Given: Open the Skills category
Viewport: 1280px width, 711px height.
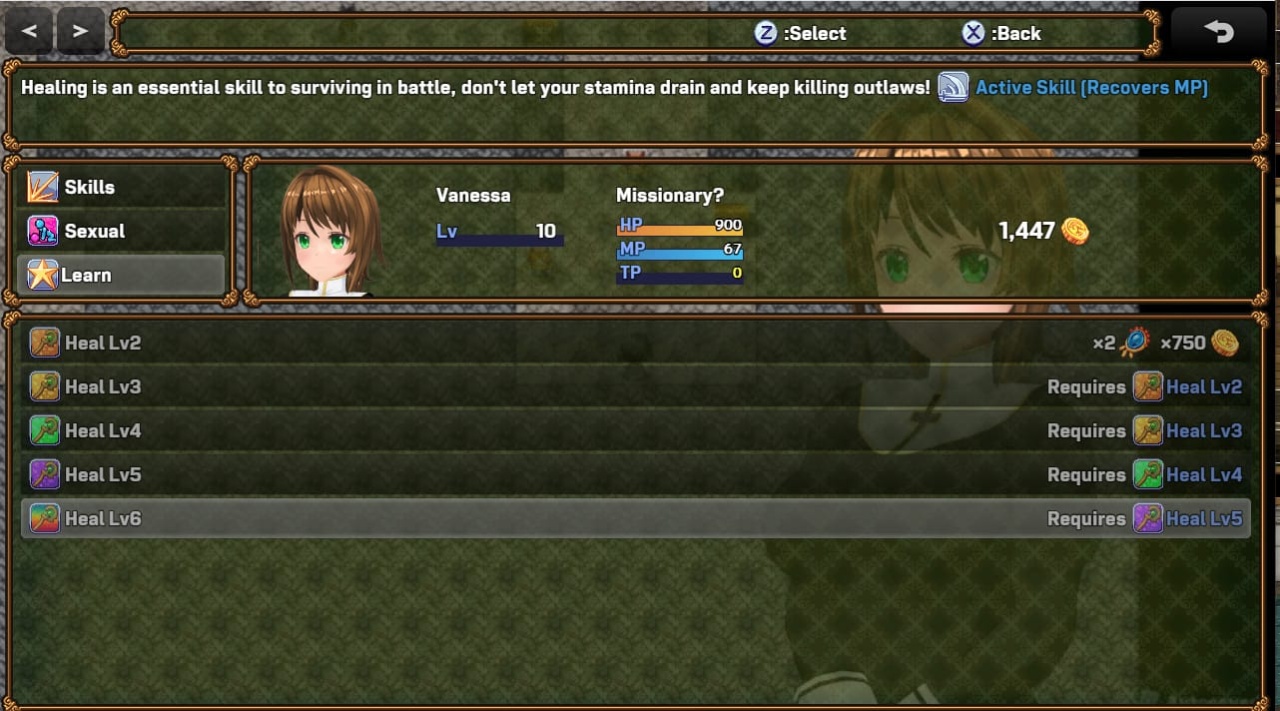Looking at the screenshot, I should (x=122, y=187).
